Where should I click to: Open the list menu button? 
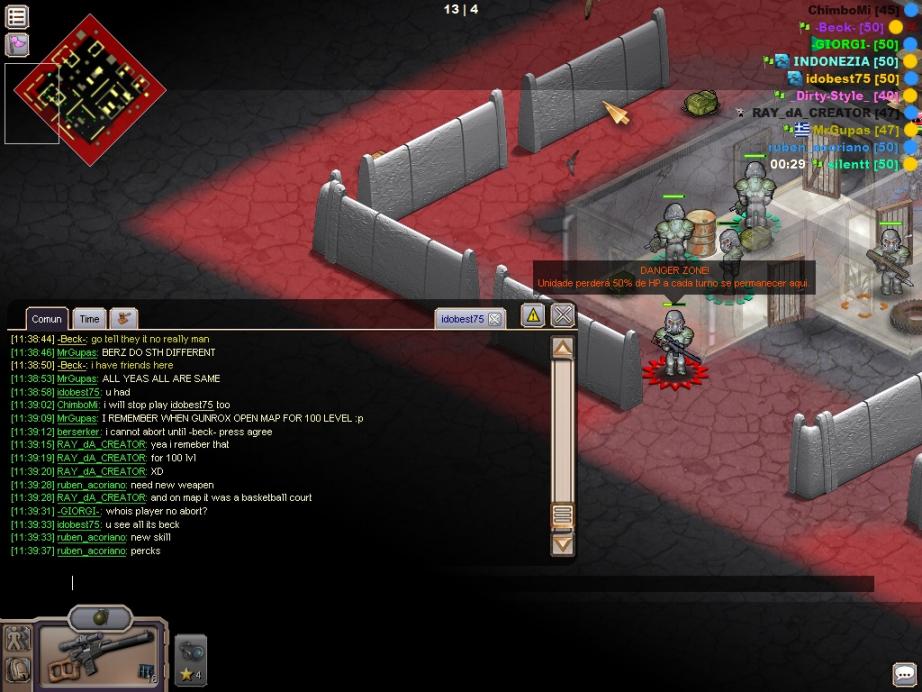(x=17, y=16)
